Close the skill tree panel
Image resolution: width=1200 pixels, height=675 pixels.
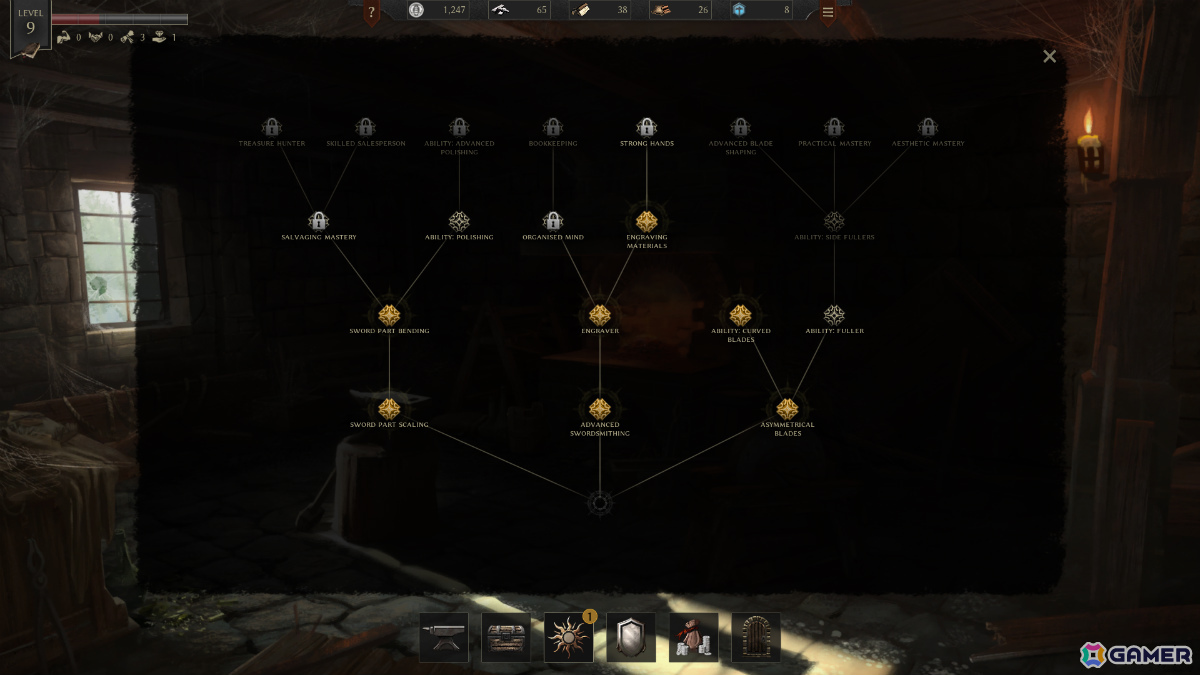1049,57
